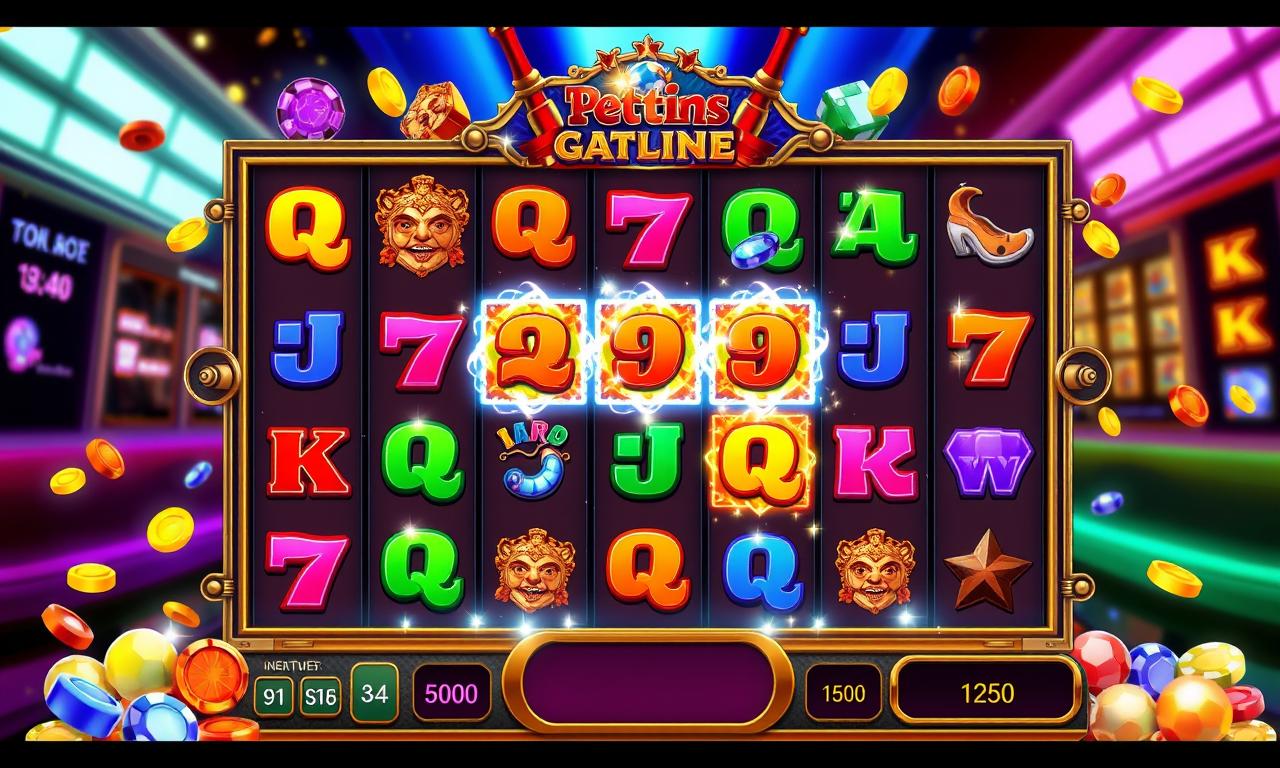Activate the green 34 button

(374, 692)
